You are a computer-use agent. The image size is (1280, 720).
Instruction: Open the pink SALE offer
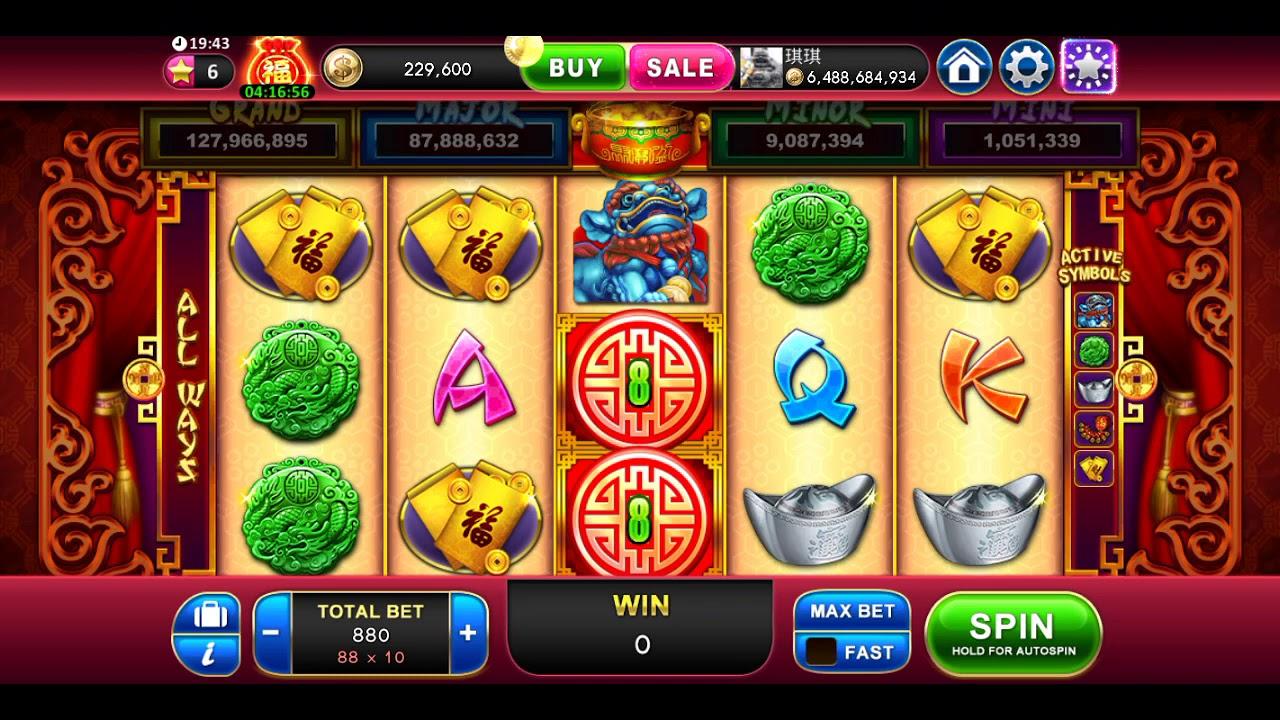click(680, 68)
